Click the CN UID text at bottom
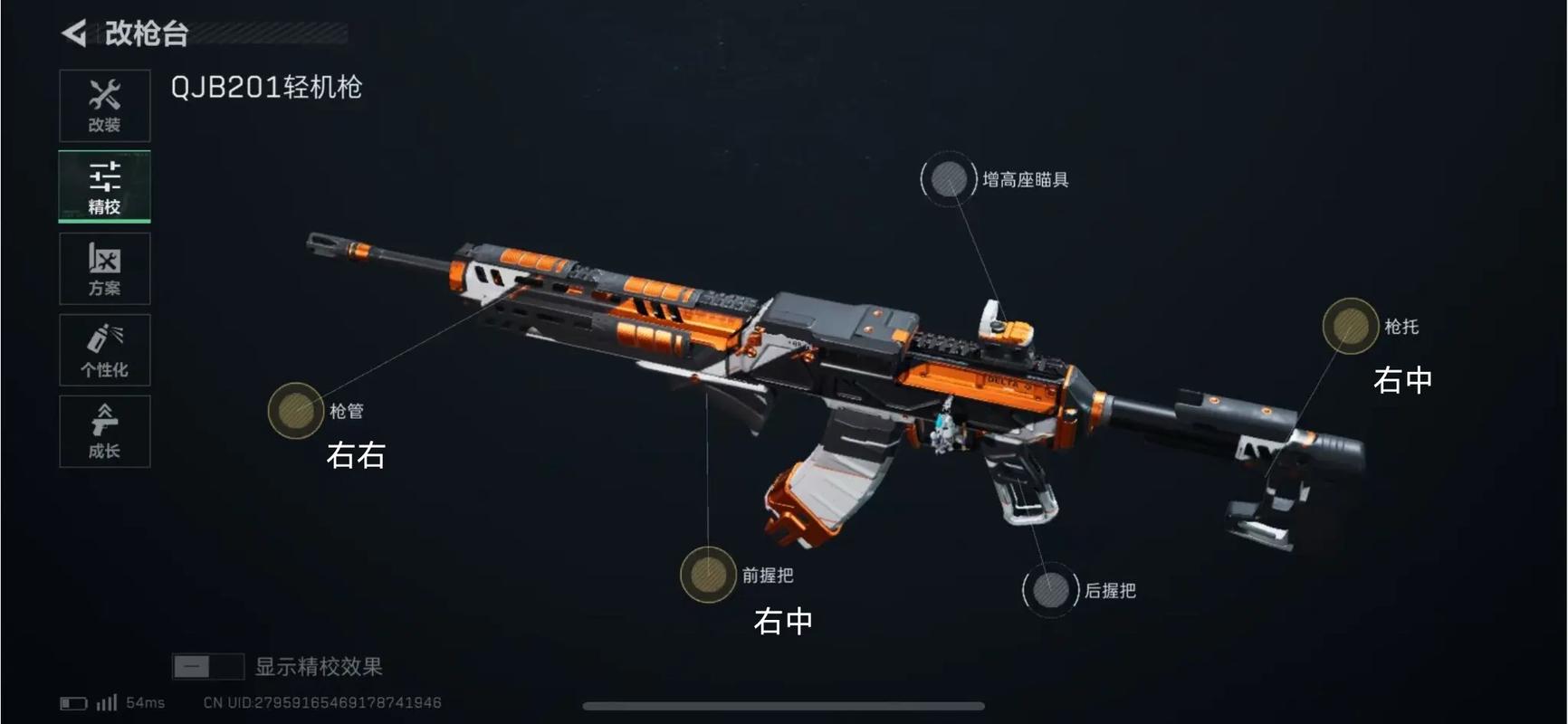Image resolution: width=1568 pixels, height=724 pixels. click(x=321, y=701)
